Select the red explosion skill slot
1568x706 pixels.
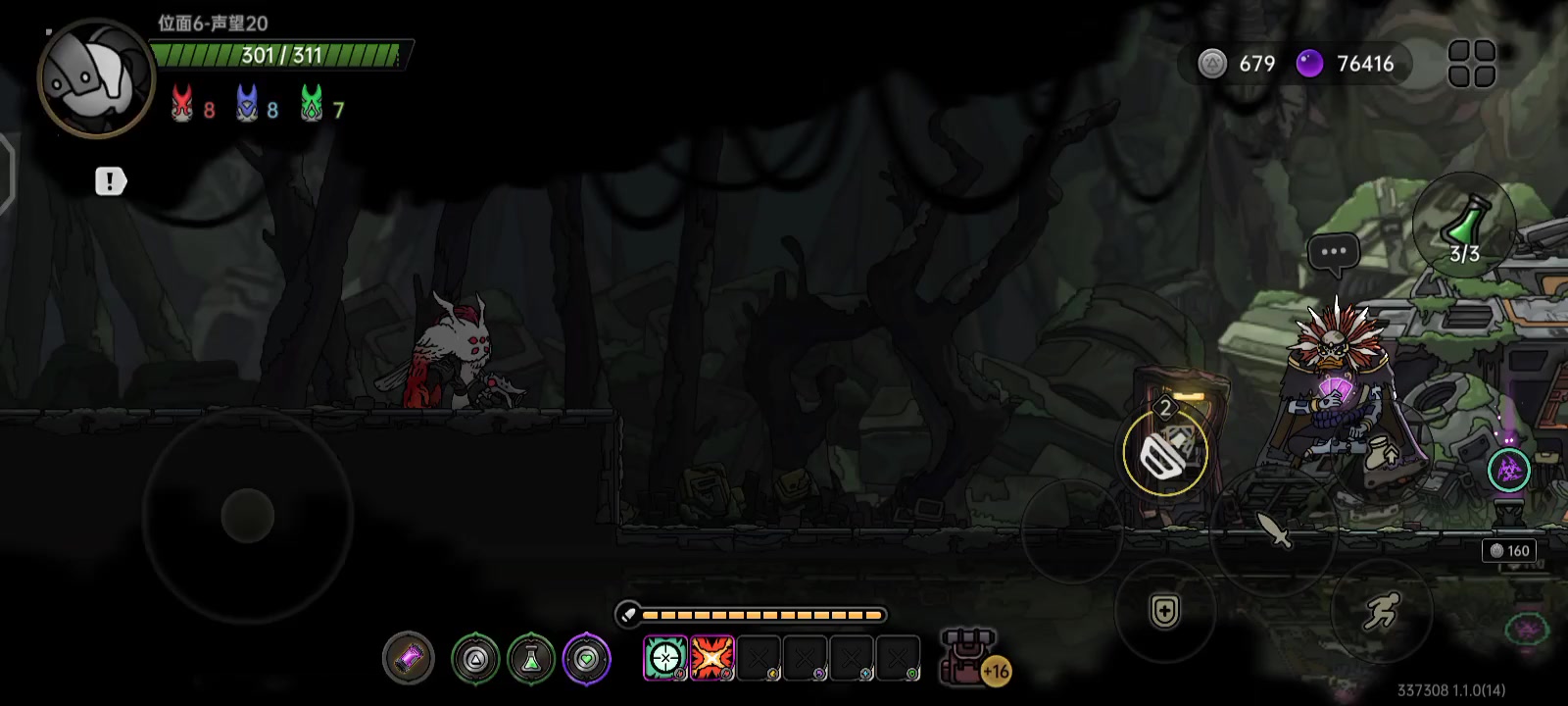tap(712, 658)
